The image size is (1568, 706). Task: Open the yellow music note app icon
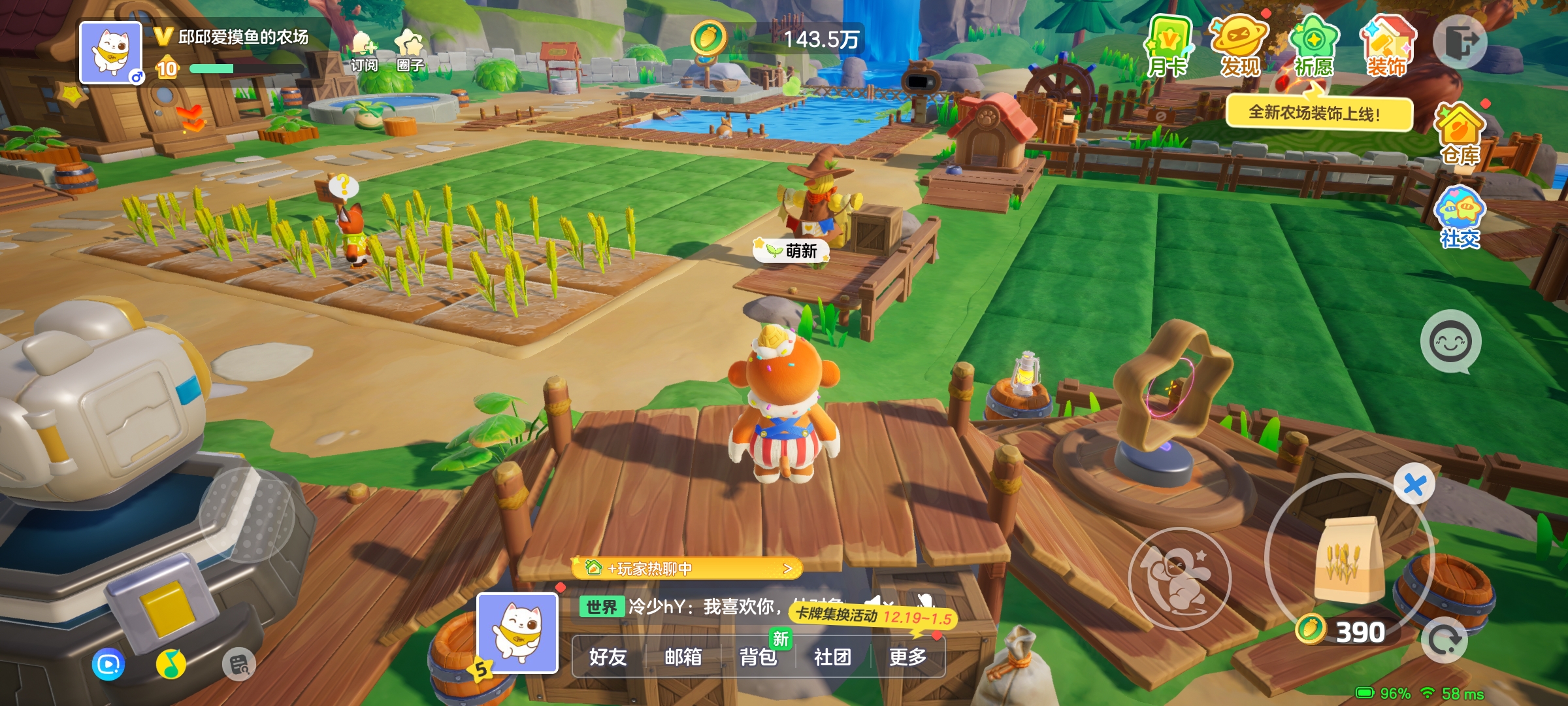pyautogui.click(x=171, y=665)
